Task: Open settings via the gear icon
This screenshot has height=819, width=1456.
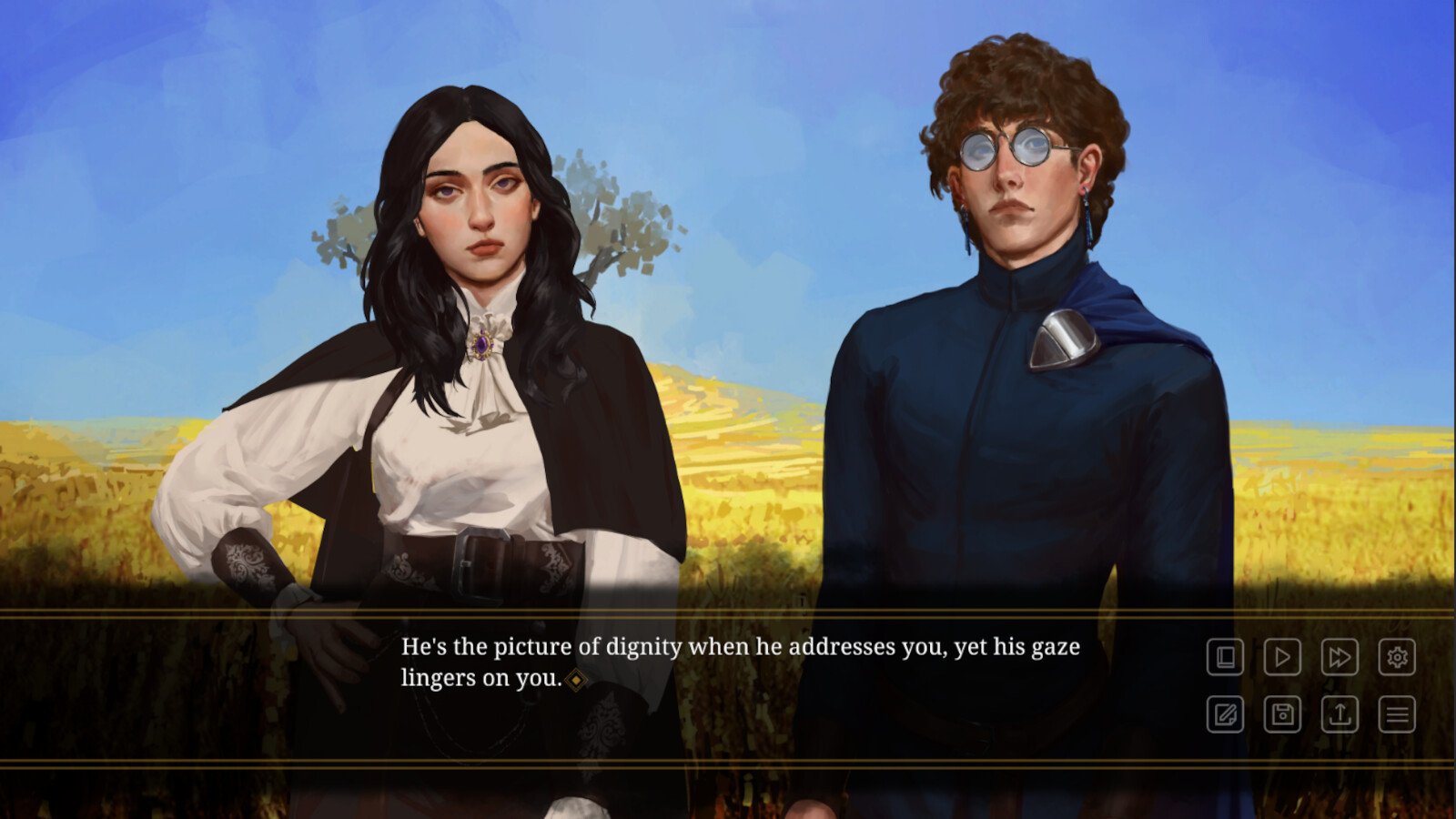Action: point(1397,657)
